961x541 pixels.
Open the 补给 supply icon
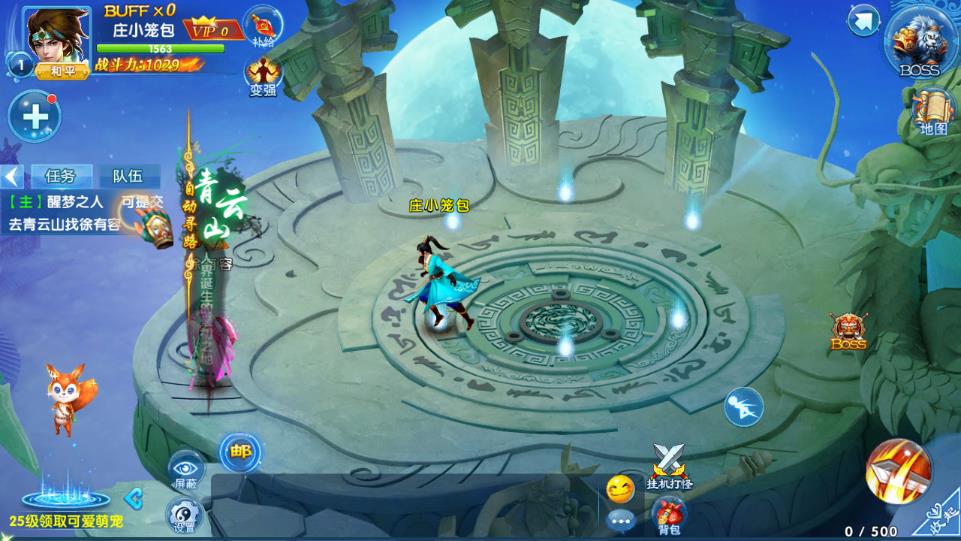point(263,26)
